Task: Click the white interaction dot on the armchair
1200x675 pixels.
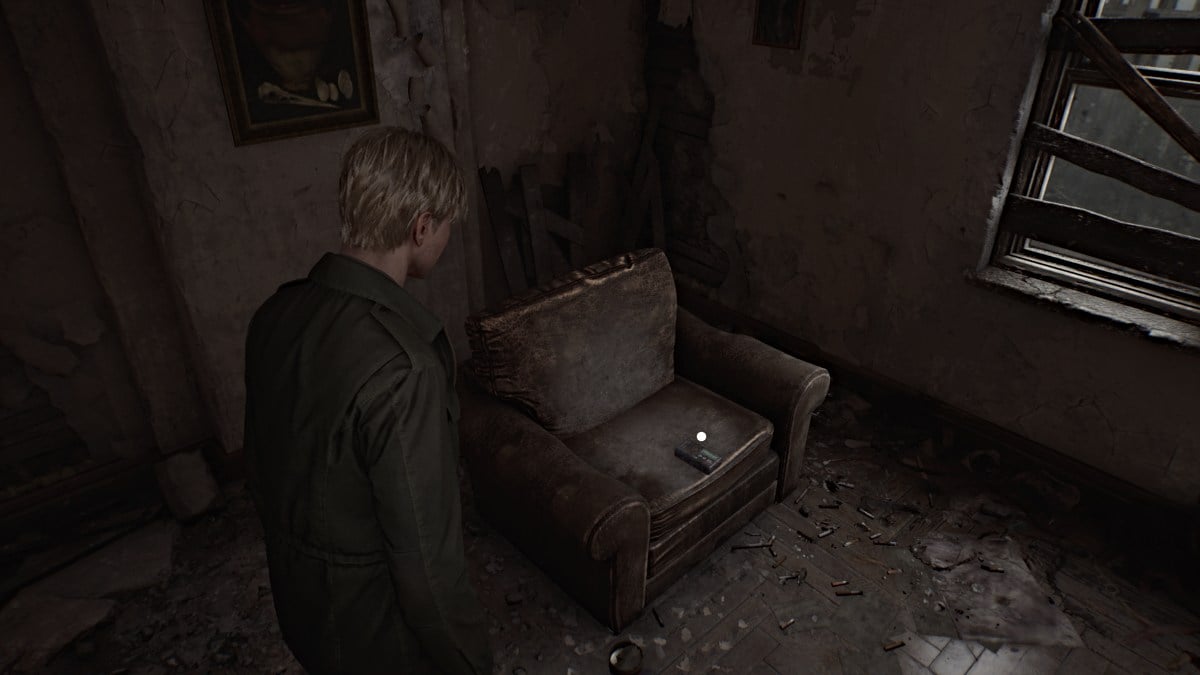Action: point(702,436)
